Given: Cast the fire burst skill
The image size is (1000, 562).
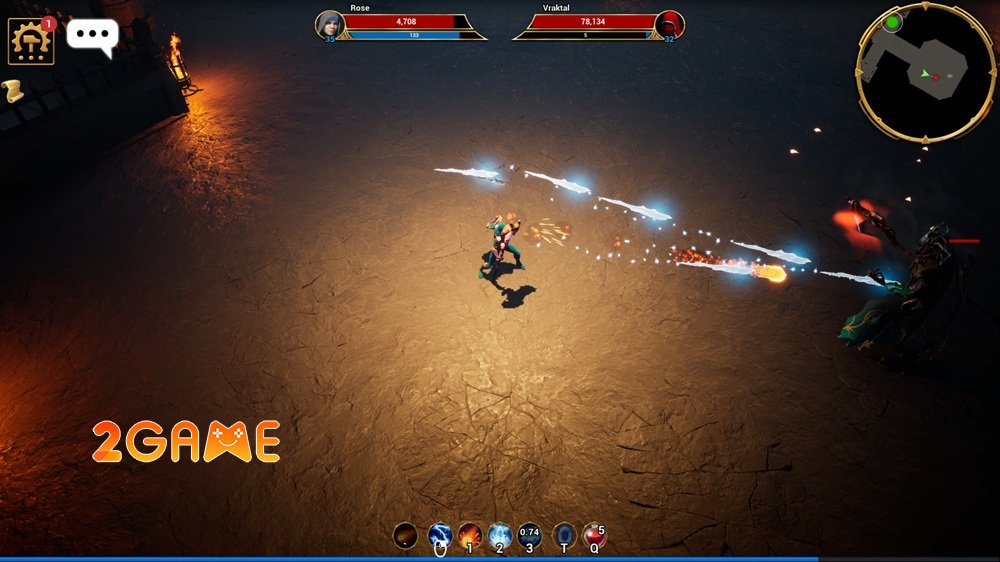Looking at the screenshot, I should [x=470, y=535].
